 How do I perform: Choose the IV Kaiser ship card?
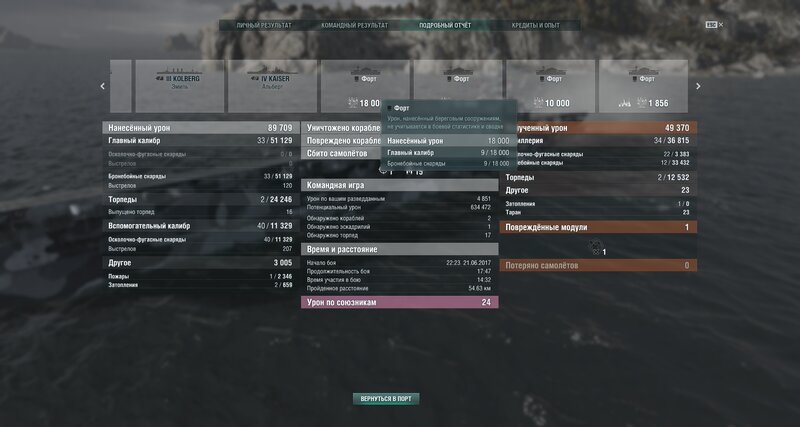(272, 86)
